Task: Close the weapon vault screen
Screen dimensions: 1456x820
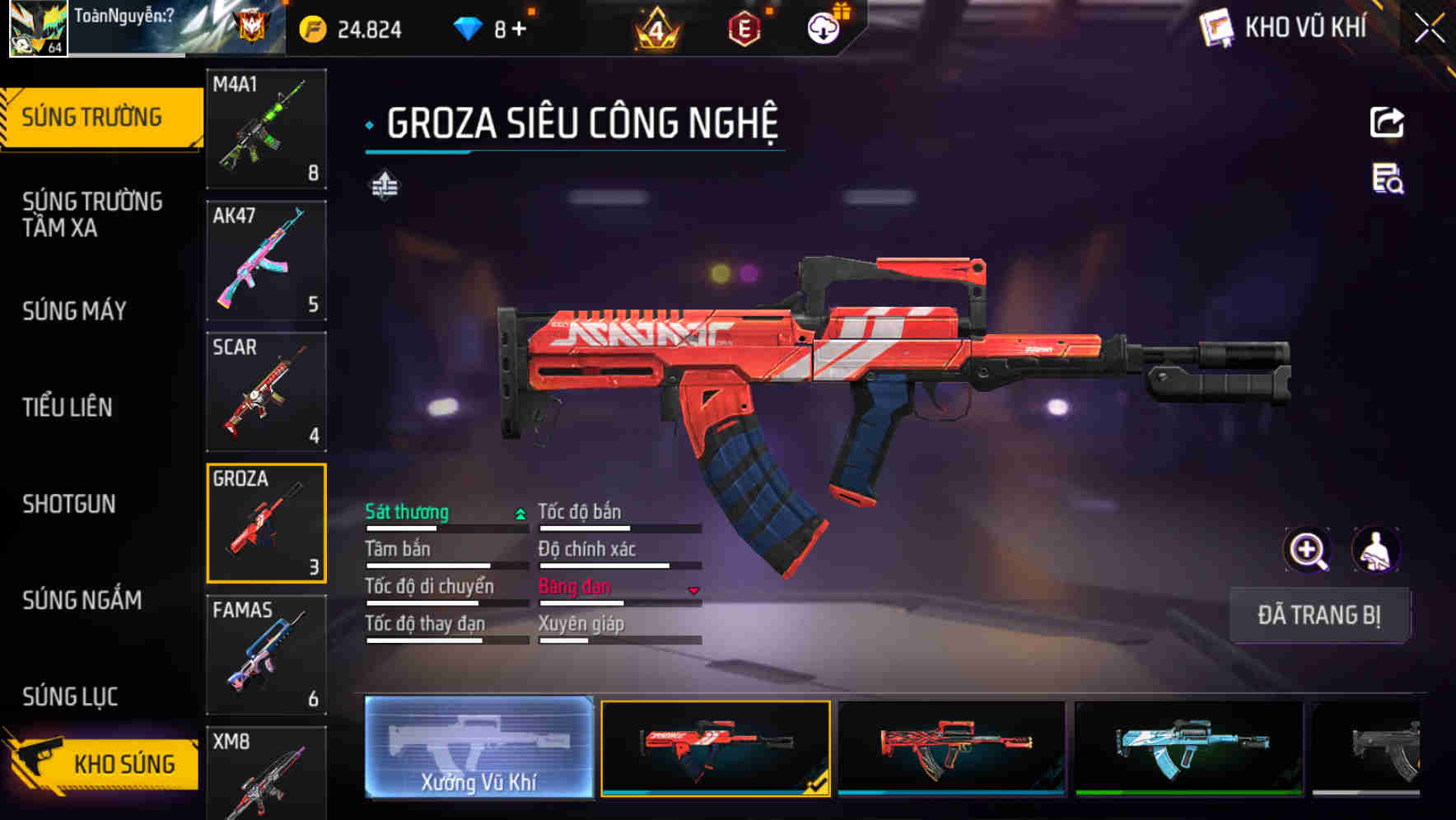Action: click(1430, 28)
